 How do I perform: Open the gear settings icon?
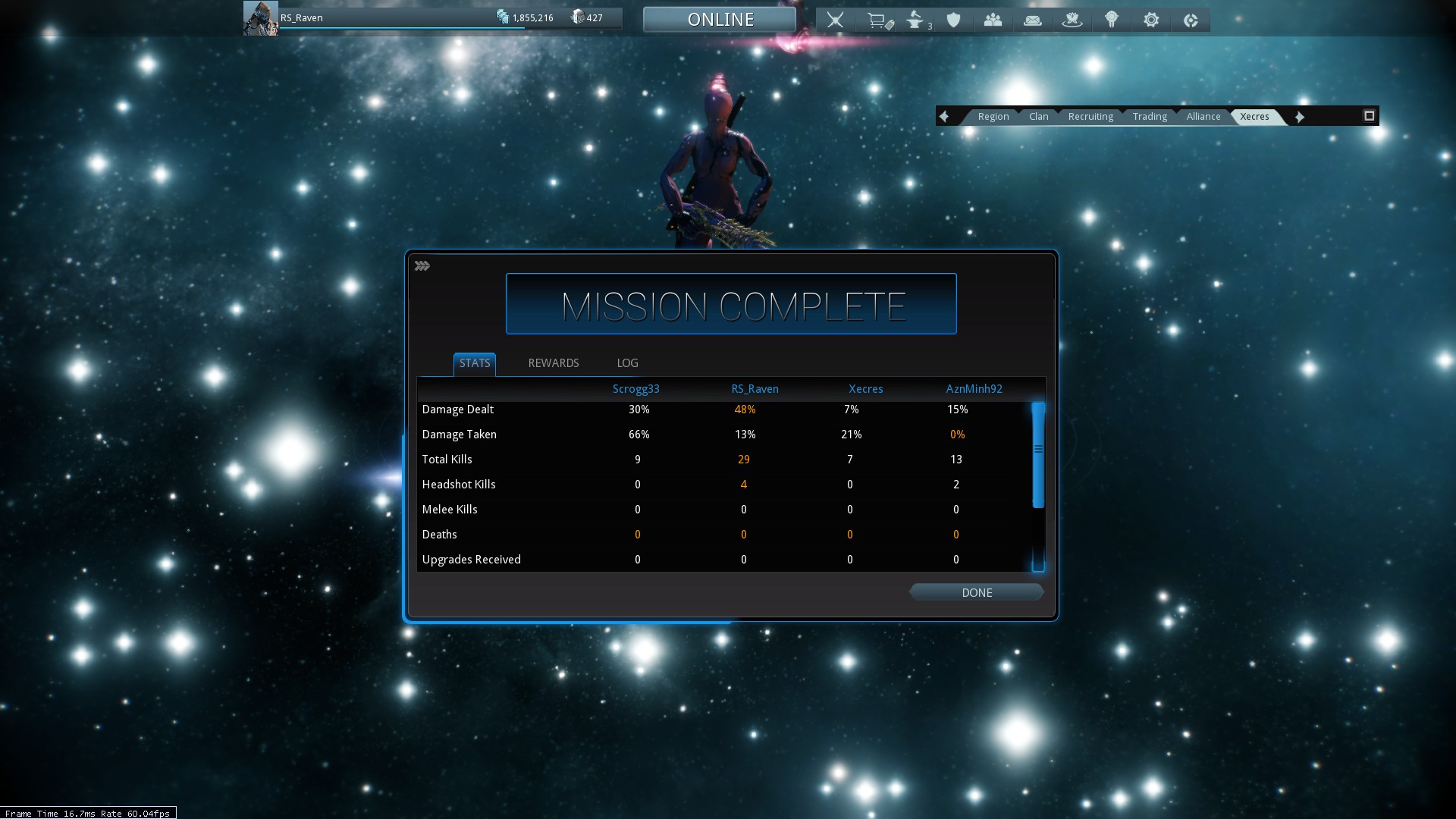[1150, 20]
